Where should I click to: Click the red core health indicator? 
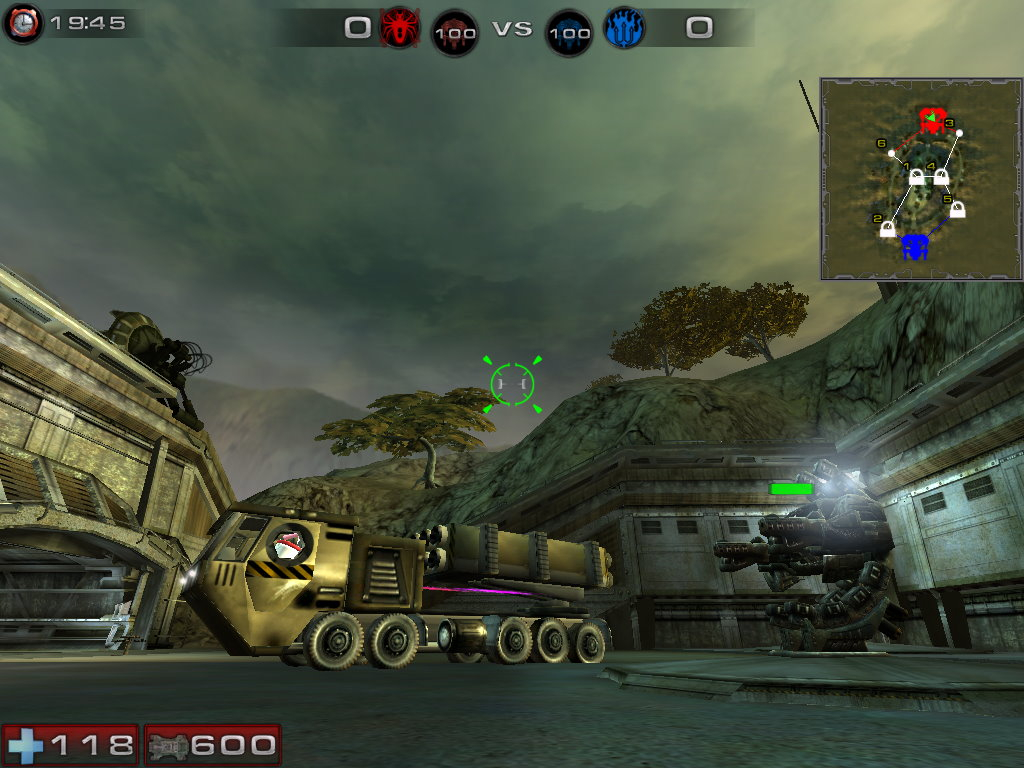[x=454, y=32]
